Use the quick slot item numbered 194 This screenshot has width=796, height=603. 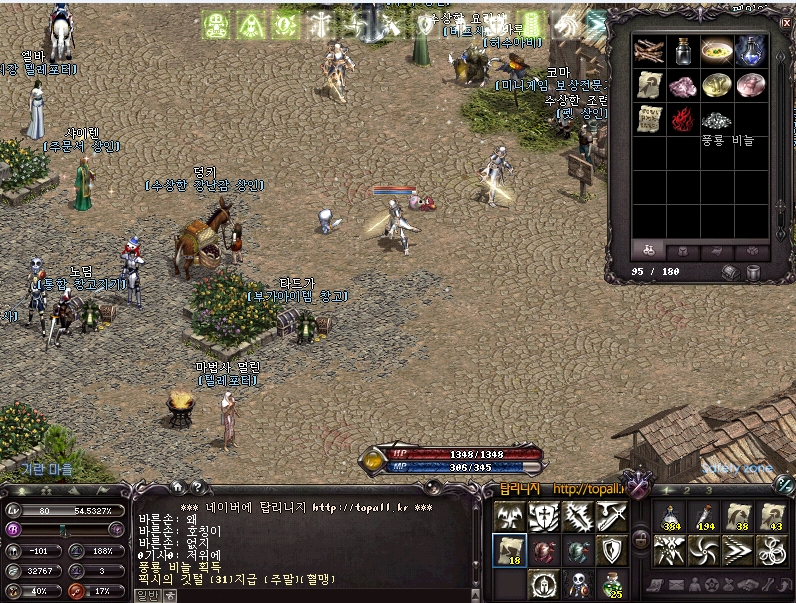(x=704, y=517)
